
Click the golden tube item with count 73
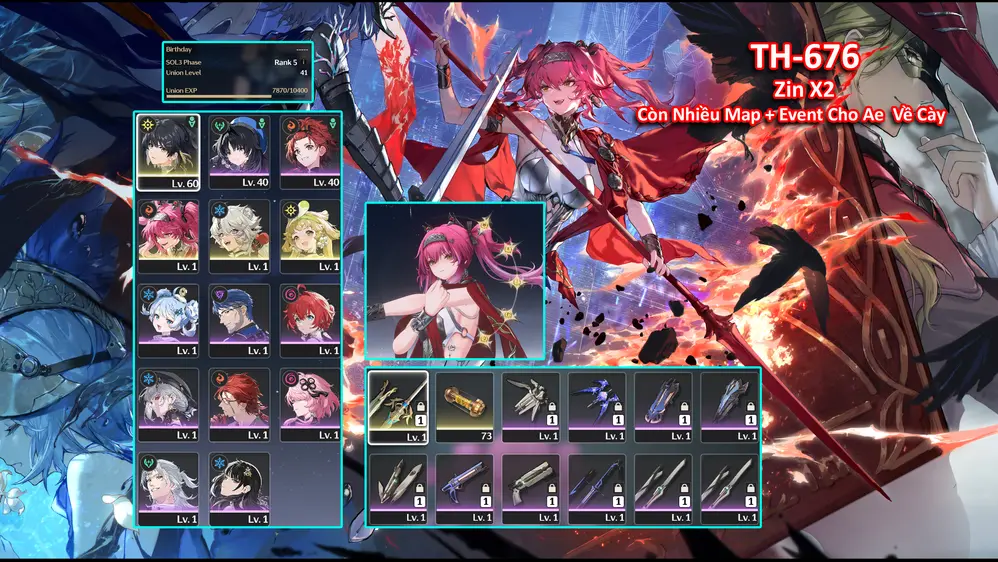[x=464, y=407]
